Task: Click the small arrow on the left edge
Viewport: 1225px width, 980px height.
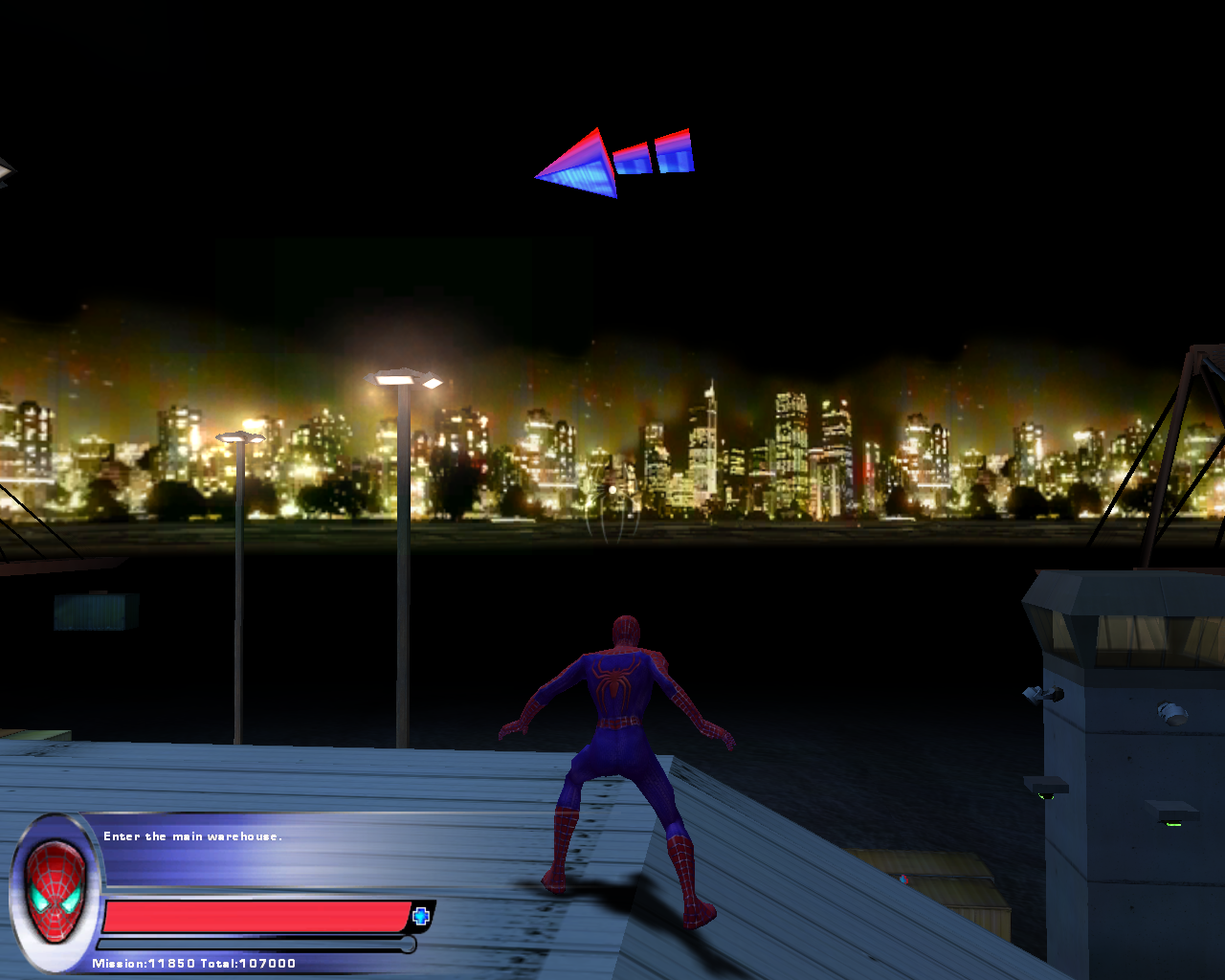Action: (5, 170)
